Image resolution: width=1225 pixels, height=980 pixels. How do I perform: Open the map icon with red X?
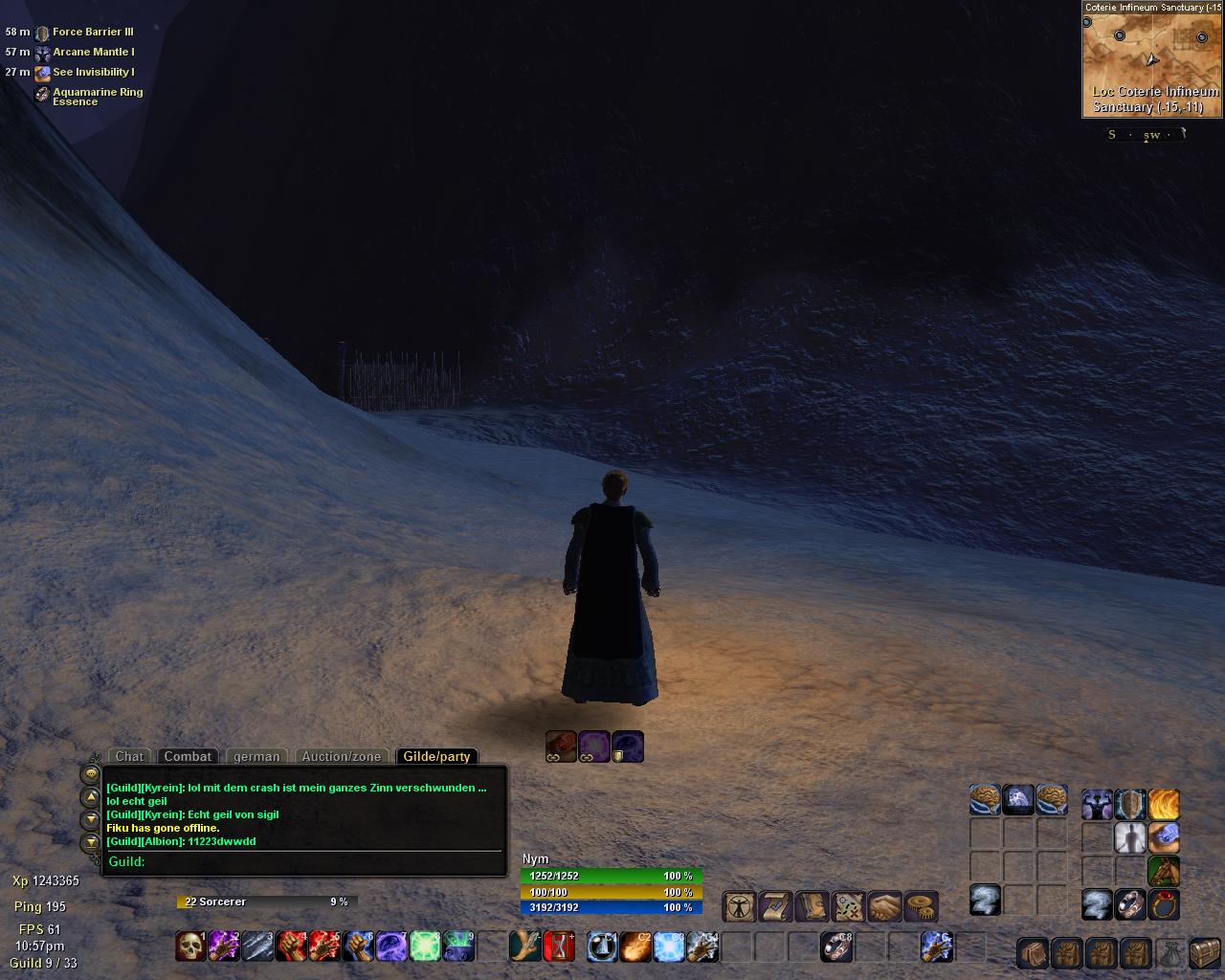[x=849, y=905]
